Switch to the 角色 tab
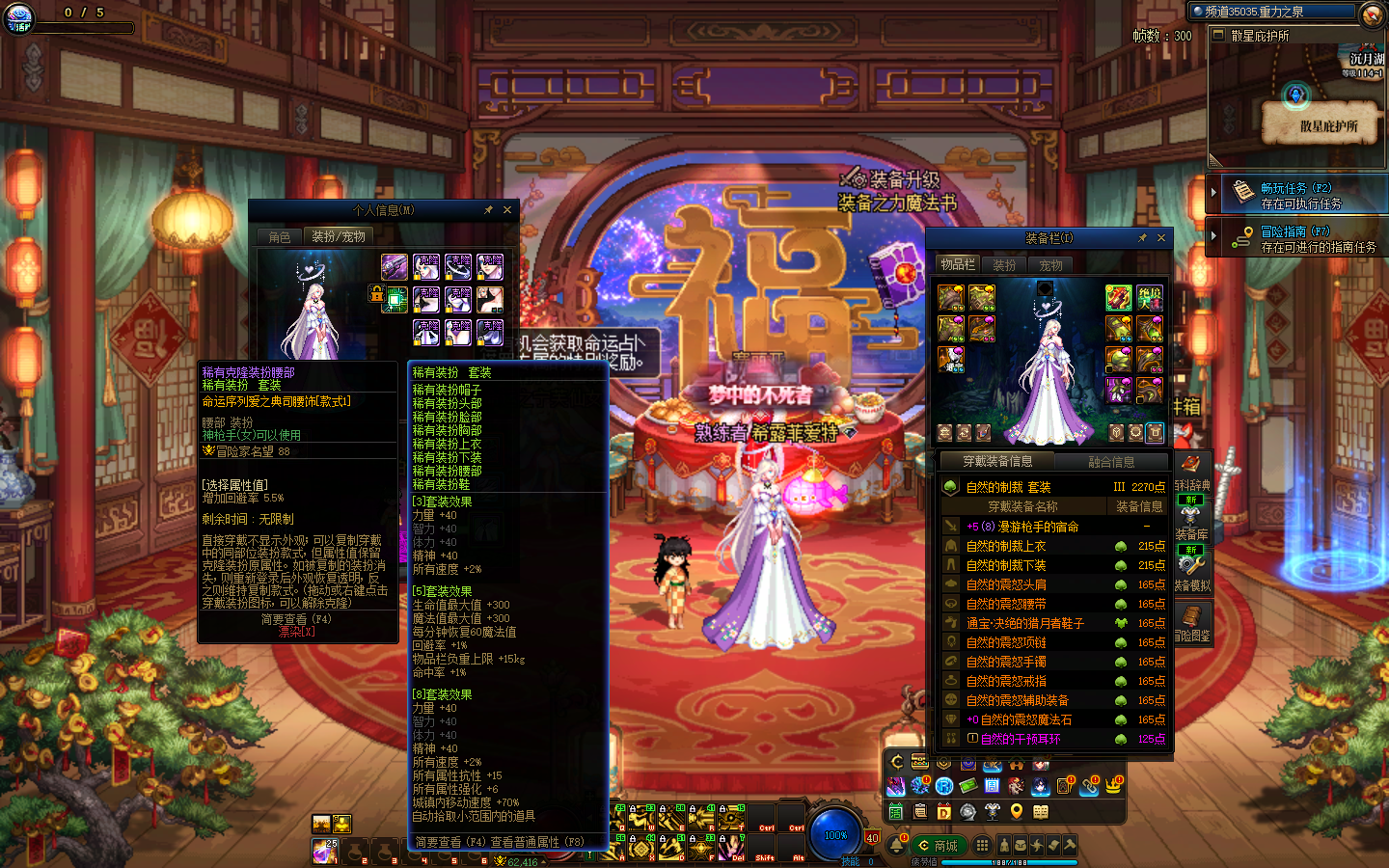The height and width of the screenshot is (868, 1389). click(280, 236)
